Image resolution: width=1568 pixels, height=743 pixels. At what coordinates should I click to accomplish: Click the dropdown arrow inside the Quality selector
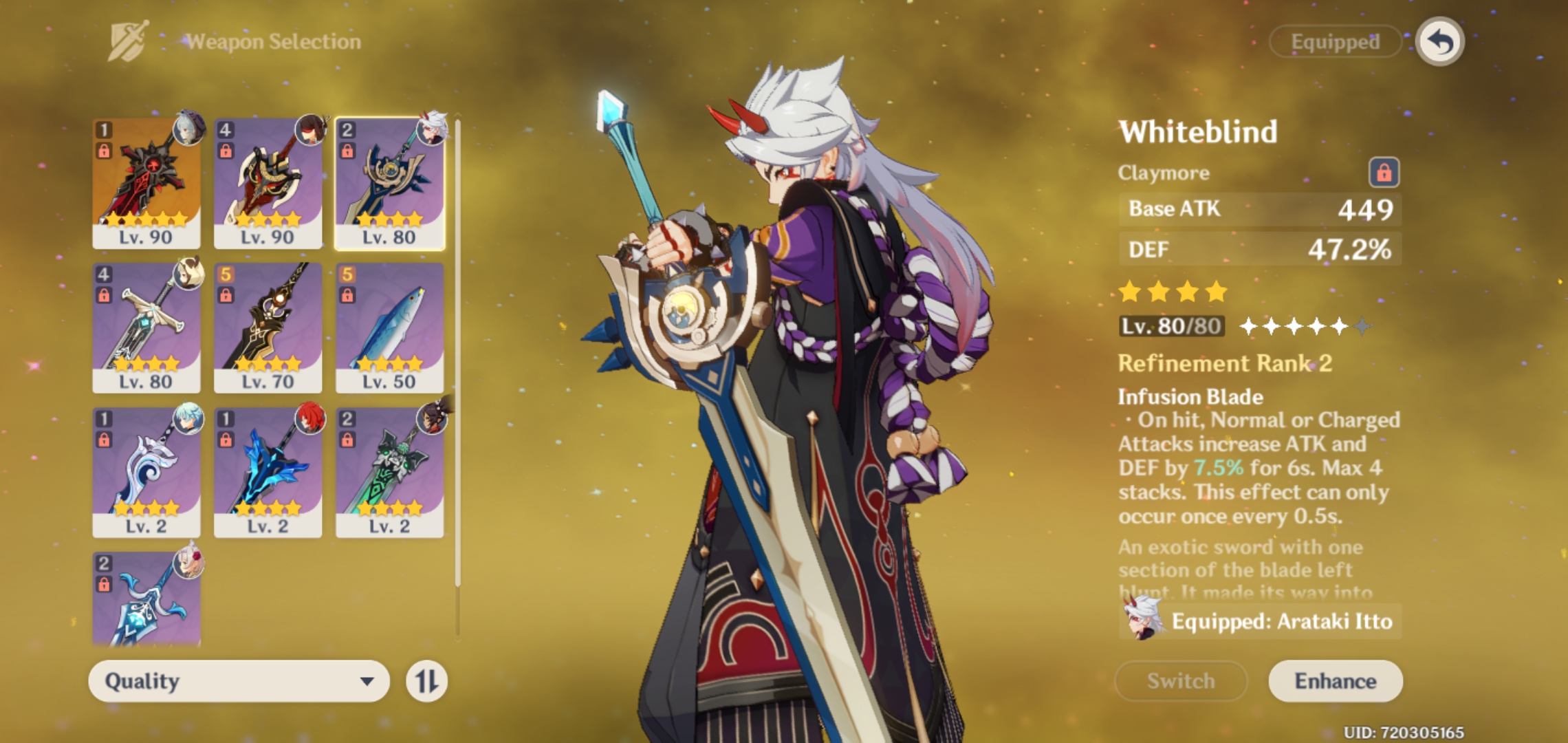pos(367,681)
